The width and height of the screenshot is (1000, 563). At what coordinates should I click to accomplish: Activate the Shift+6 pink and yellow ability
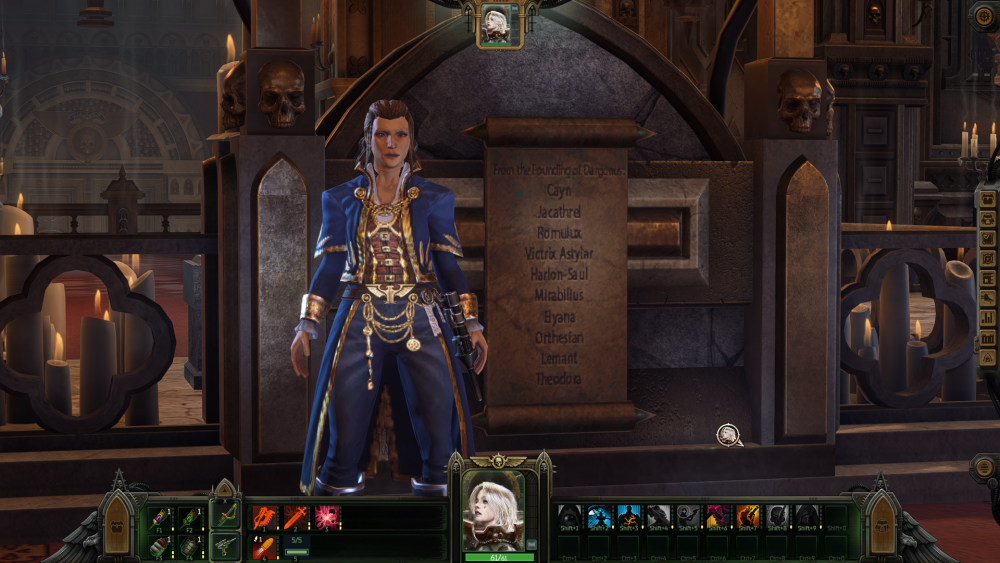pyautogui.click(x=718, y=516)
